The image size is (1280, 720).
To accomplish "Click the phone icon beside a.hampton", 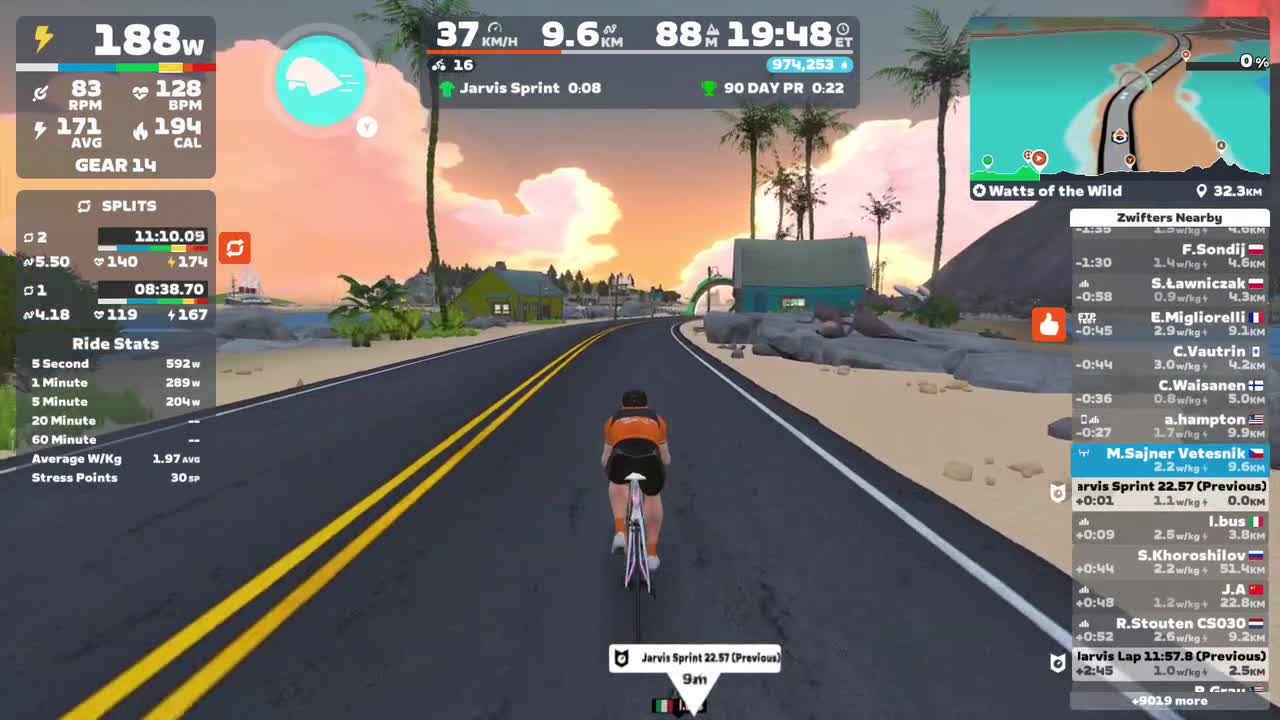I will tap(1086, 419).
